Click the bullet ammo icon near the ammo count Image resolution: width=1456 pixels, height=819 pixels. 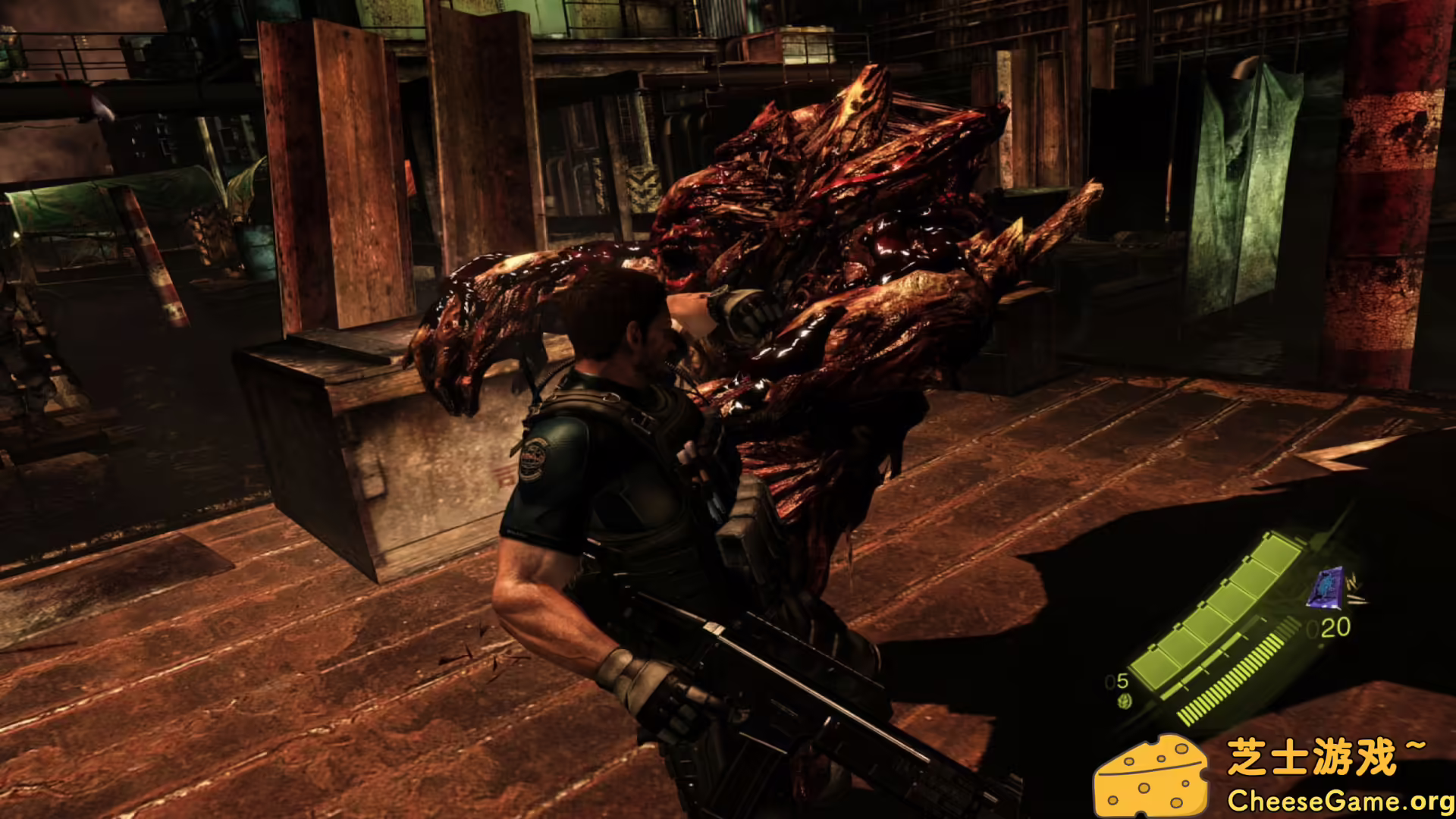point(1354,590)
